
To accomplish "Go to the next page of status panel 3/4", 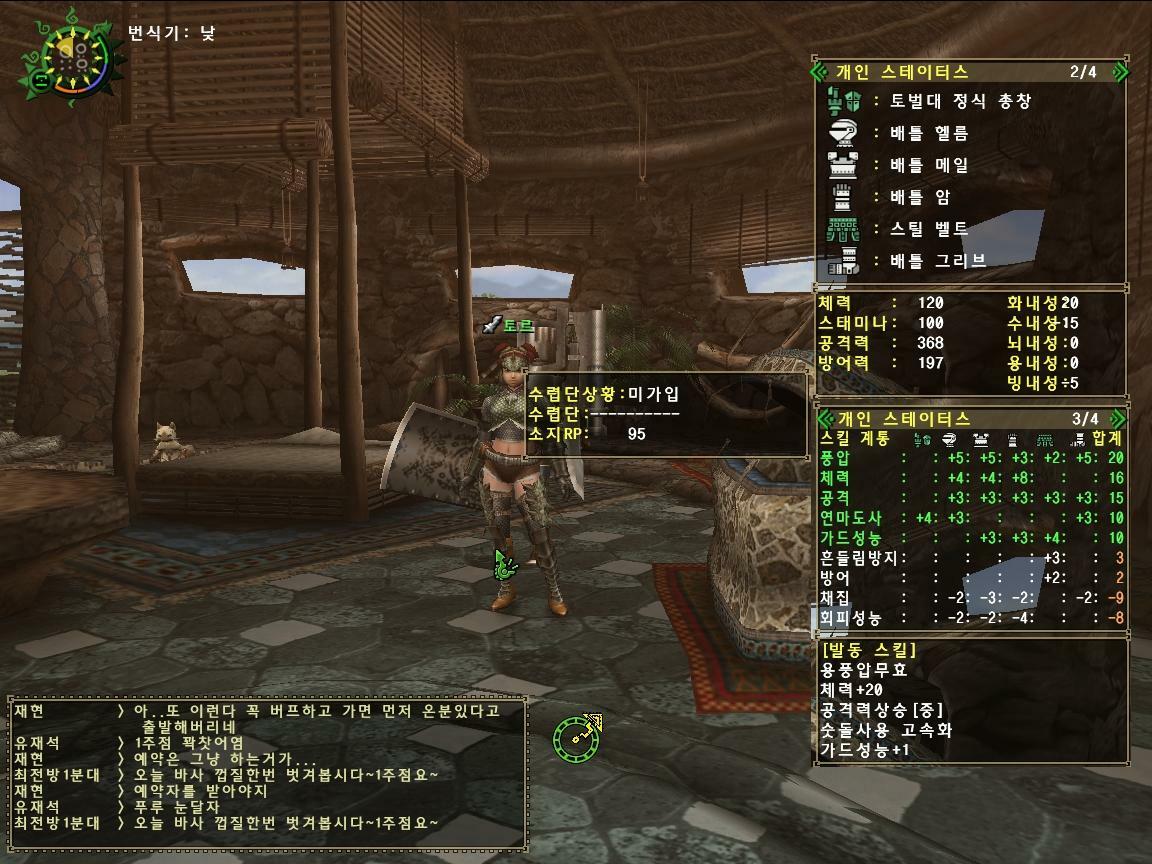I will pyautogui.click(x=1120, y=418).
